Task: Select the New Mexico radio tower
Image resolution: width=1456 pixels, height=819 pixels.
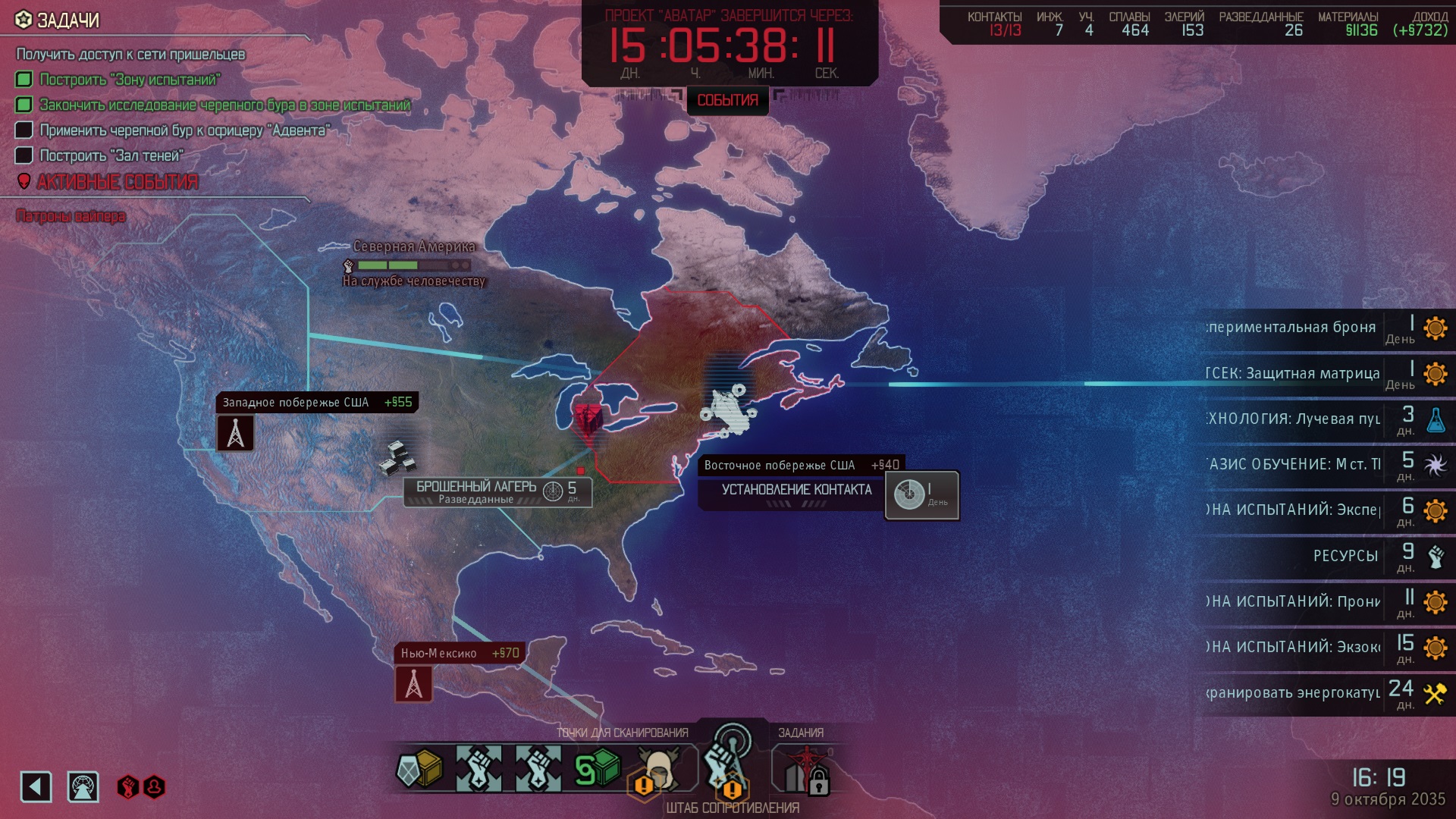Action: point(413,684)
